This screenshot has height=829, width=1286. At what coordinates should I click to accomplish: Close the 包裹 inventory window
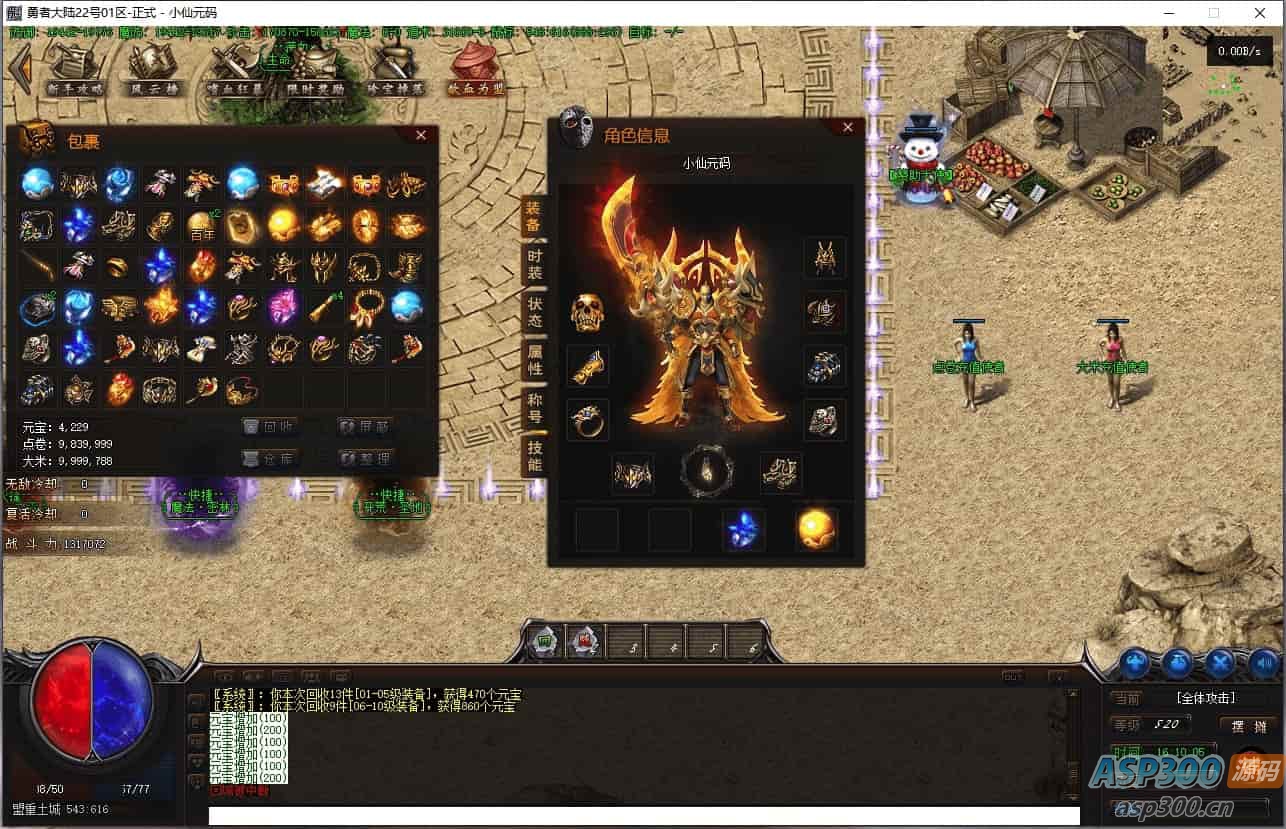tap(421, 135)
